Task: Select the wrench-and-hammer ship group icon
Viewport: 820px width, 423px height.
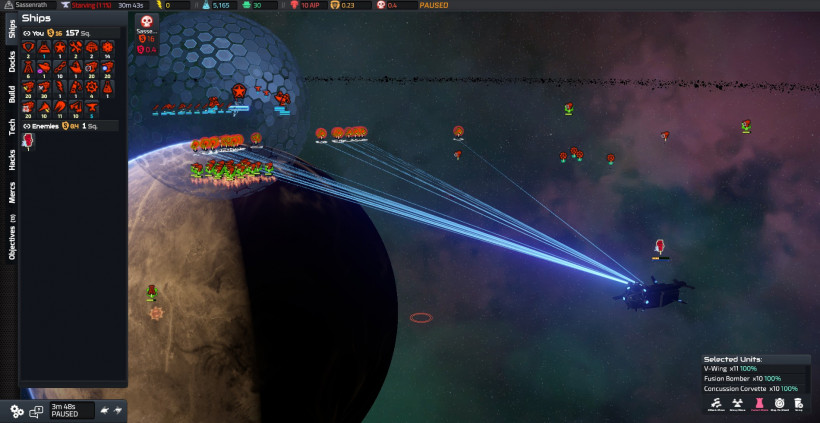Action: 76,47
